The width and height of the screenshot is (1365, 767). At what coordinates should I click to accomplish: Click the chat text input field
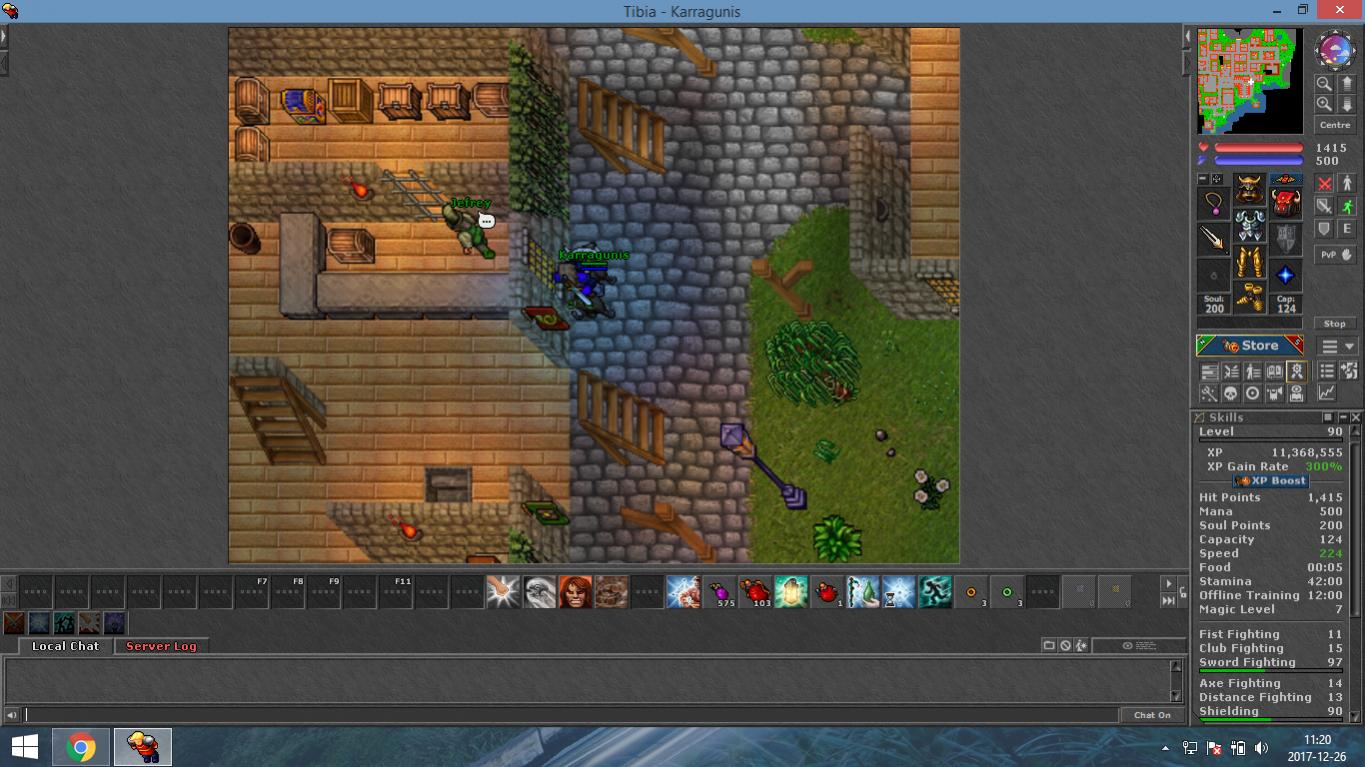tap(570, 715)
